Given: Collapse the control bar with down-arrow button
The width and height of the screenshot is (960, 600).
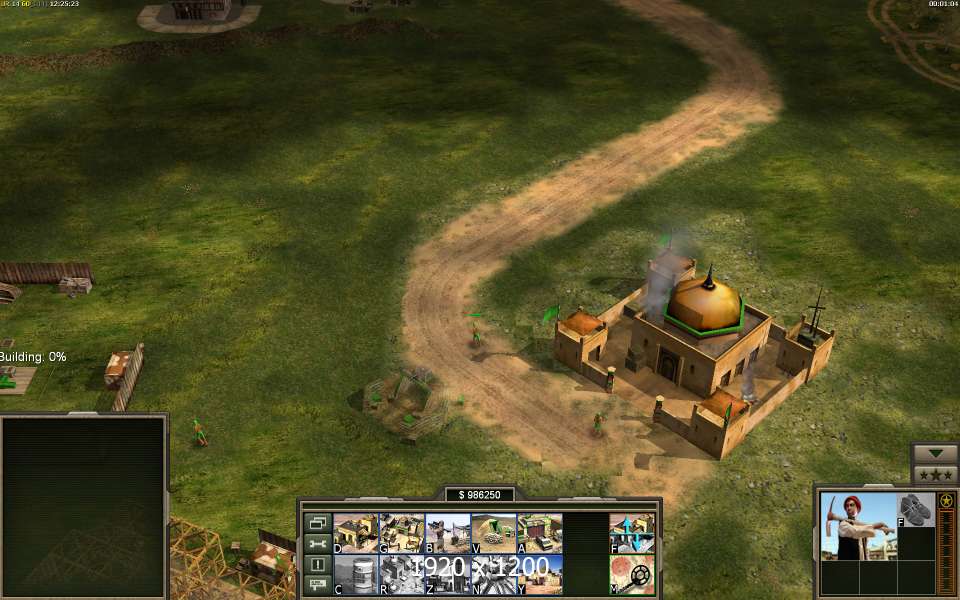Looking at the screenshot, I should [935, 453].
